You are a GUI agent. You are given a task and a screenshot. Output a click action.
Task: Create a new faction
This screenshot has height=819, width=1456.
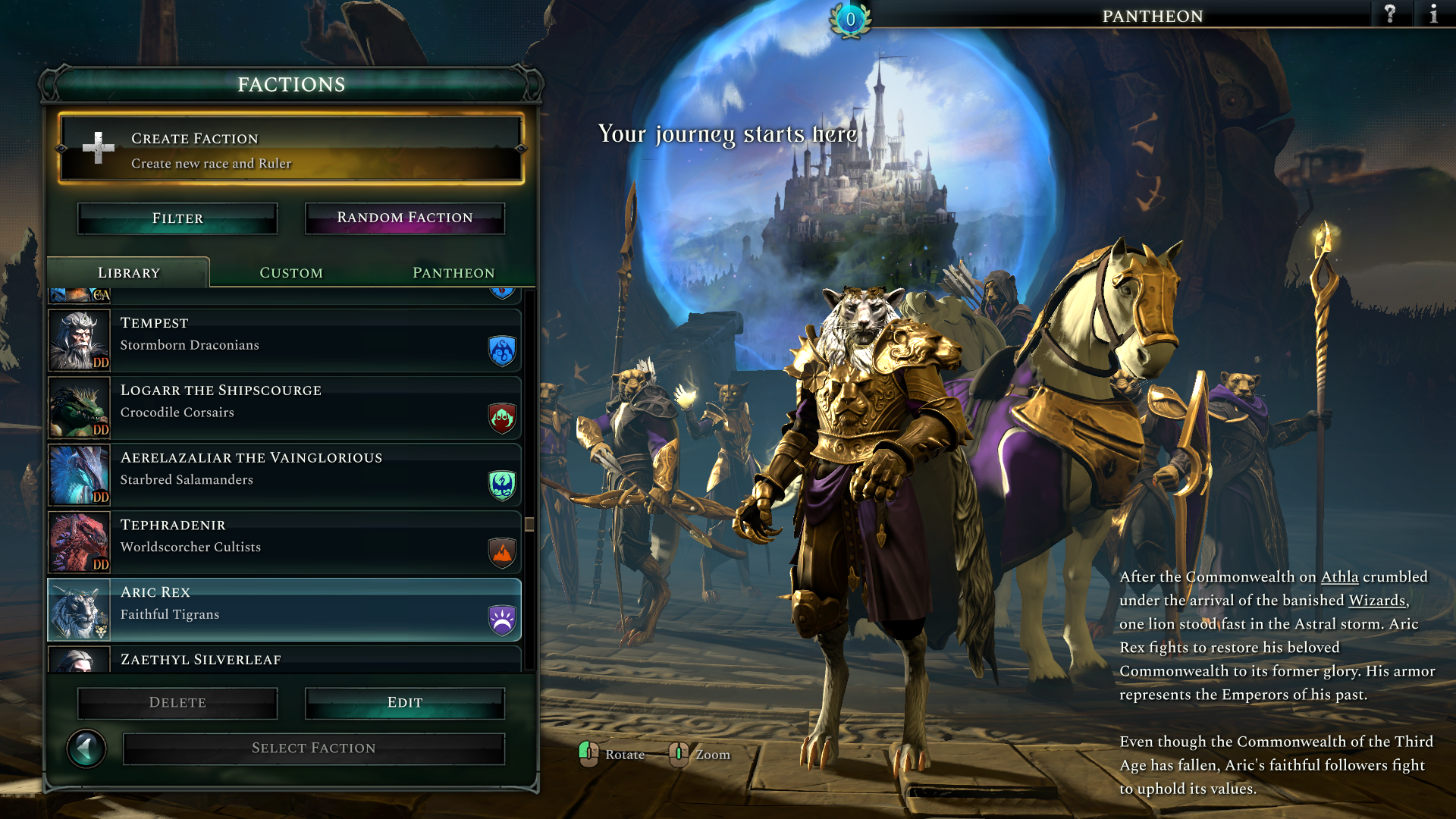(x=291, y=149)
